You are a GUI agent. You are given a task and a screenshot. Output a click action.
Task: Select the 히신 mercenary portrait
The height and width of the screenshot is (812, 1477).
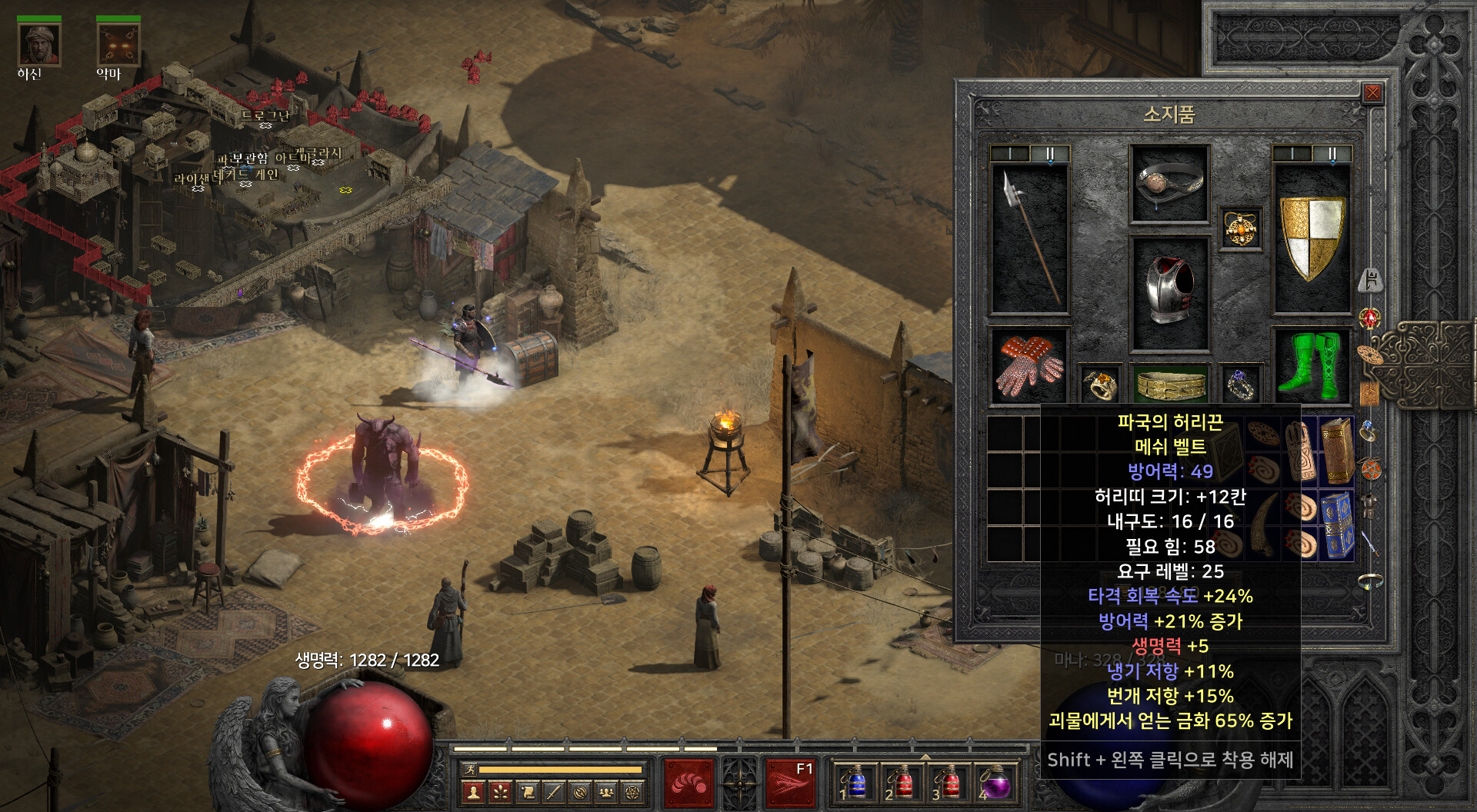38,45
